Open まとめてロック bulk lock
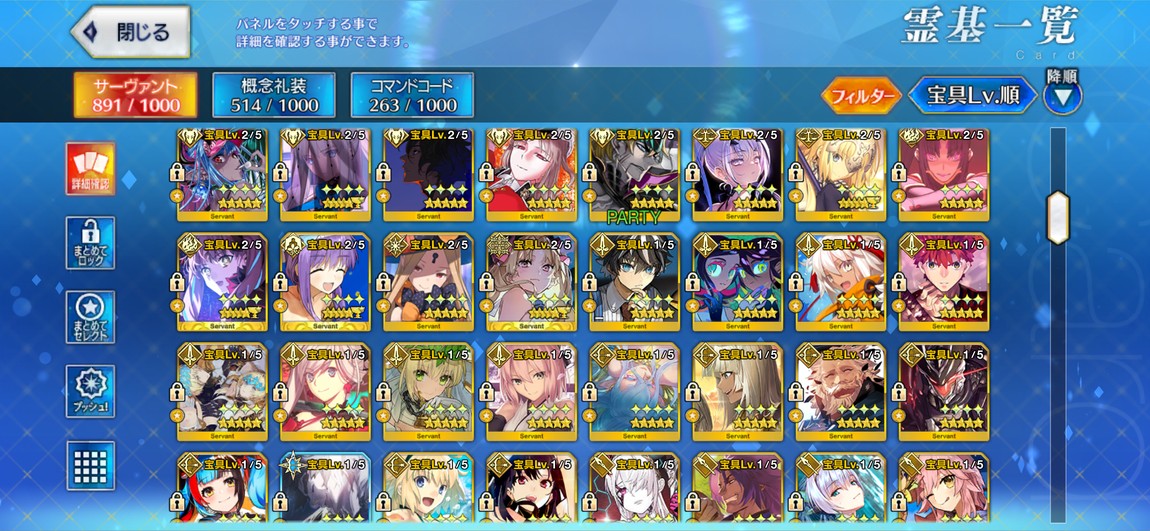 coord(90,243)
